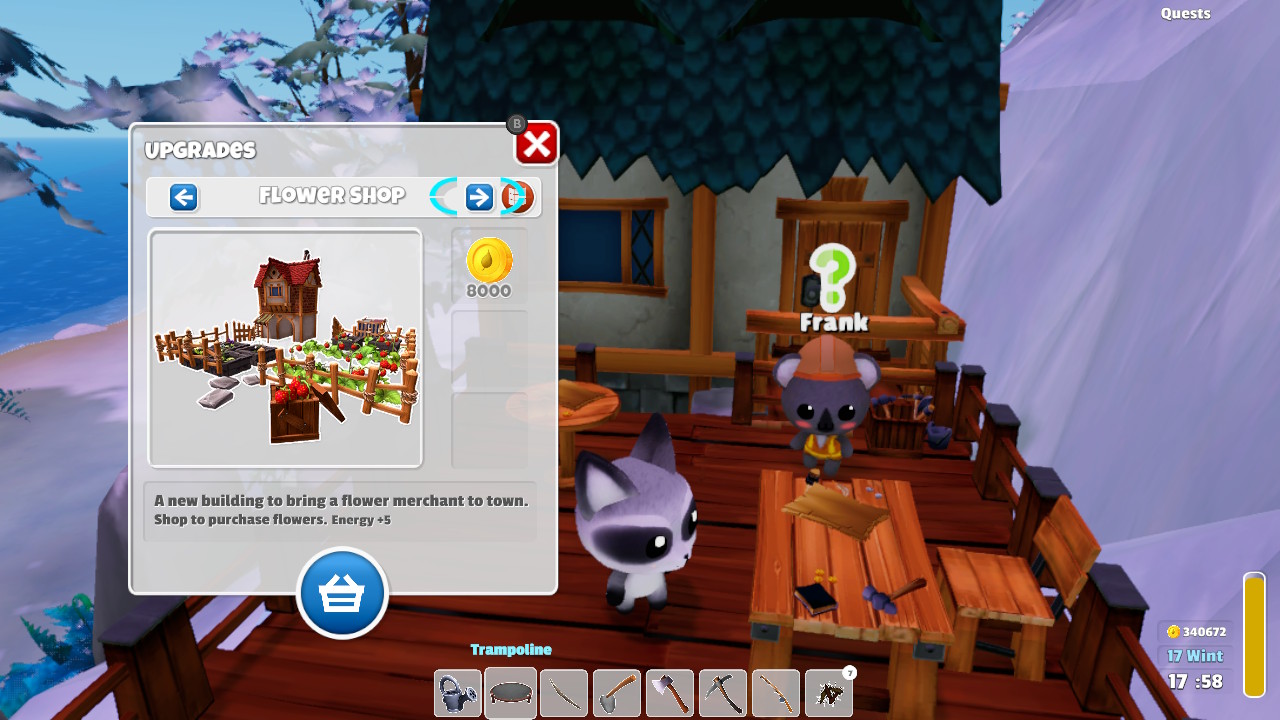This screenshot has width=1280, height=720.
Task: Open the hotbar slot showing 7 items
Action: pos(828,693)
